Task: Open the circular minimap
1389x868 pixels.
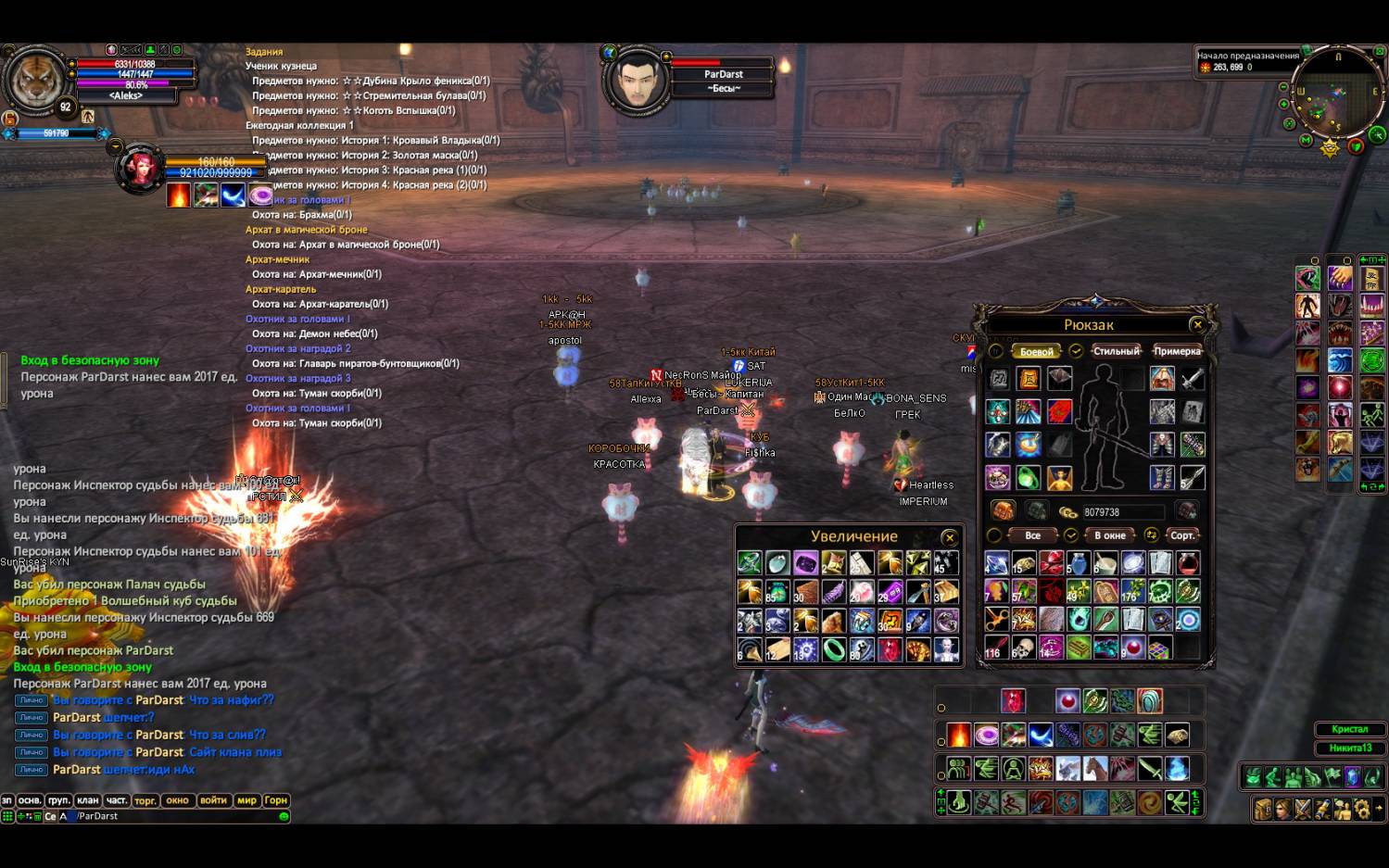Action: 1335,91
